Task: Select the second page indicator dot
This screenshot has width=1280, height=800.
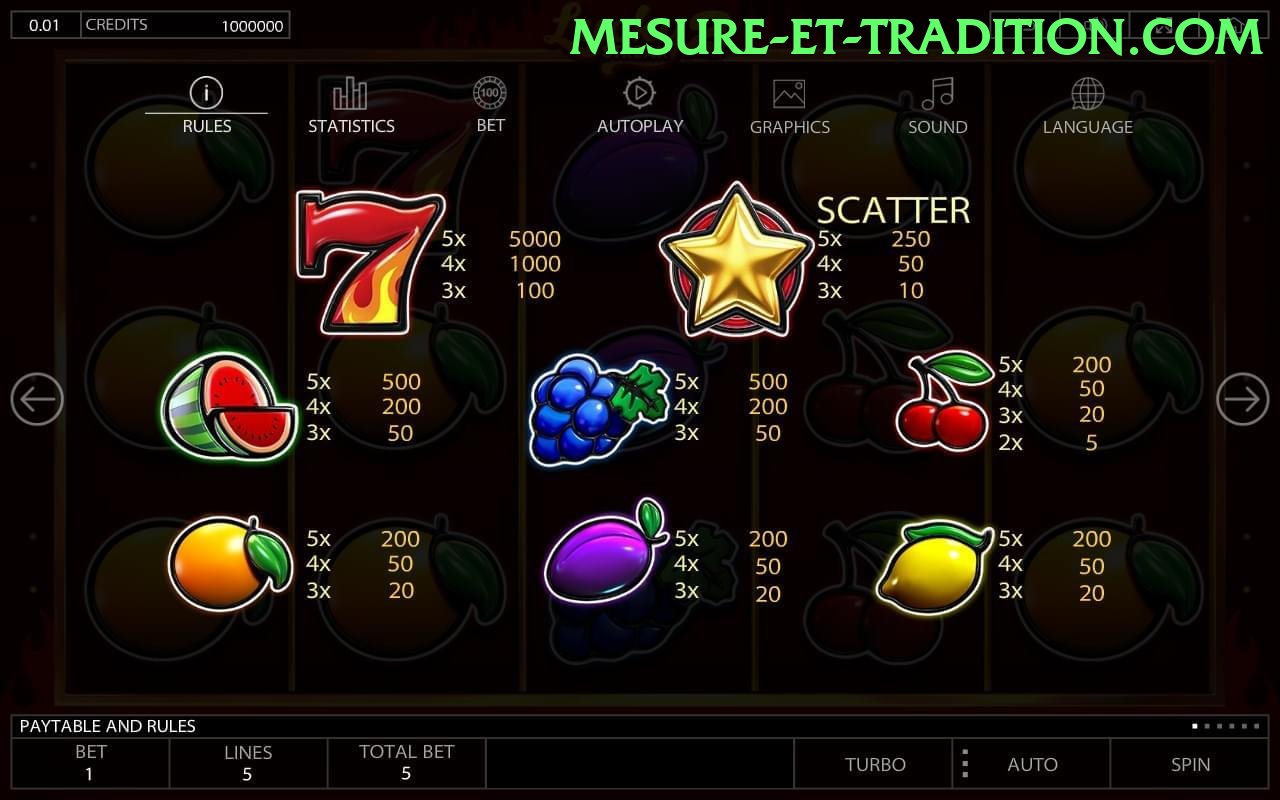Action: point(1205,726)
